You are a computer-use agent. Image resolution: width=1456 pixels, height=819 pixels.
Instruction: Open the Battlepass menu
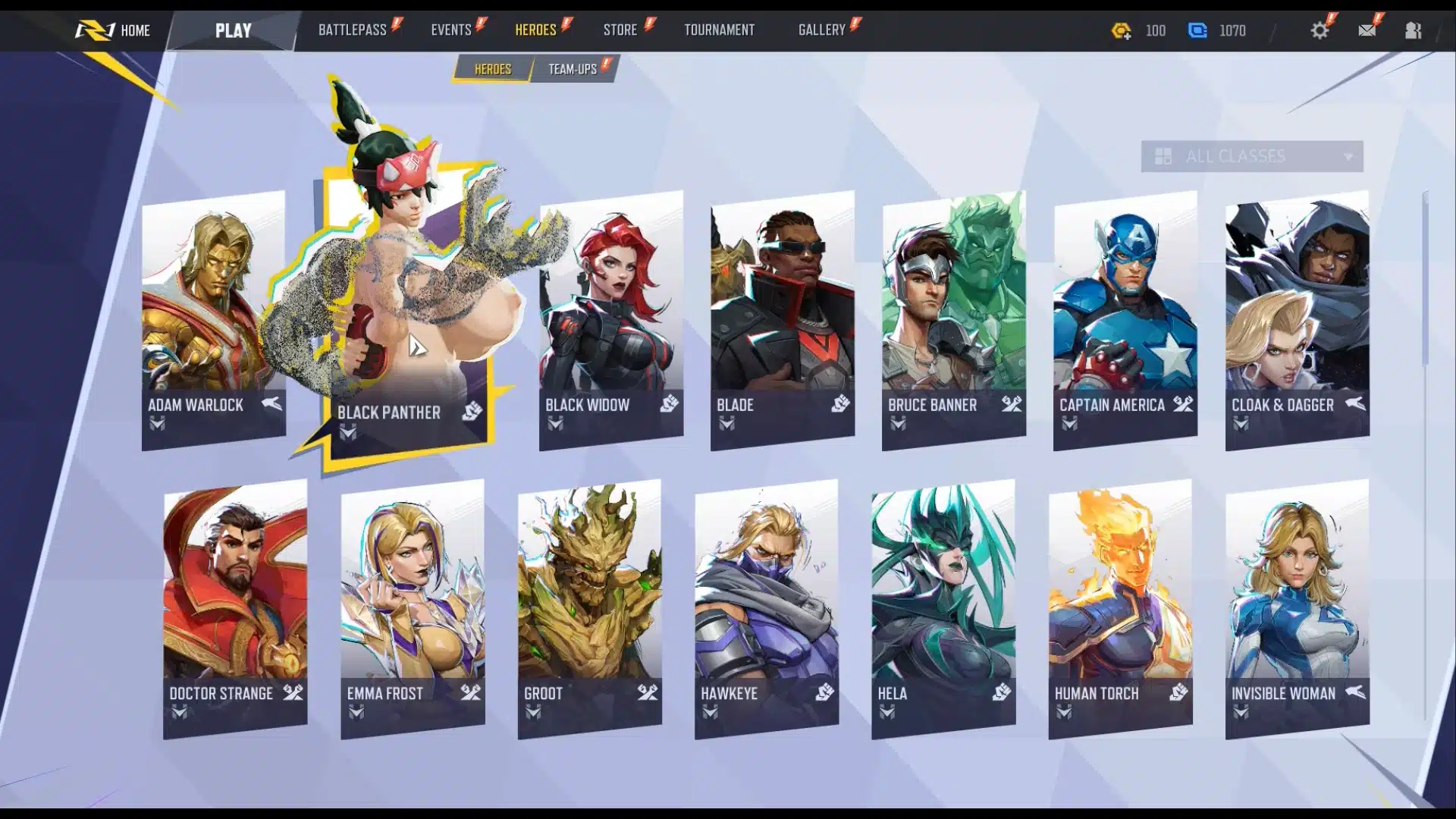click(x=353, y=30)
